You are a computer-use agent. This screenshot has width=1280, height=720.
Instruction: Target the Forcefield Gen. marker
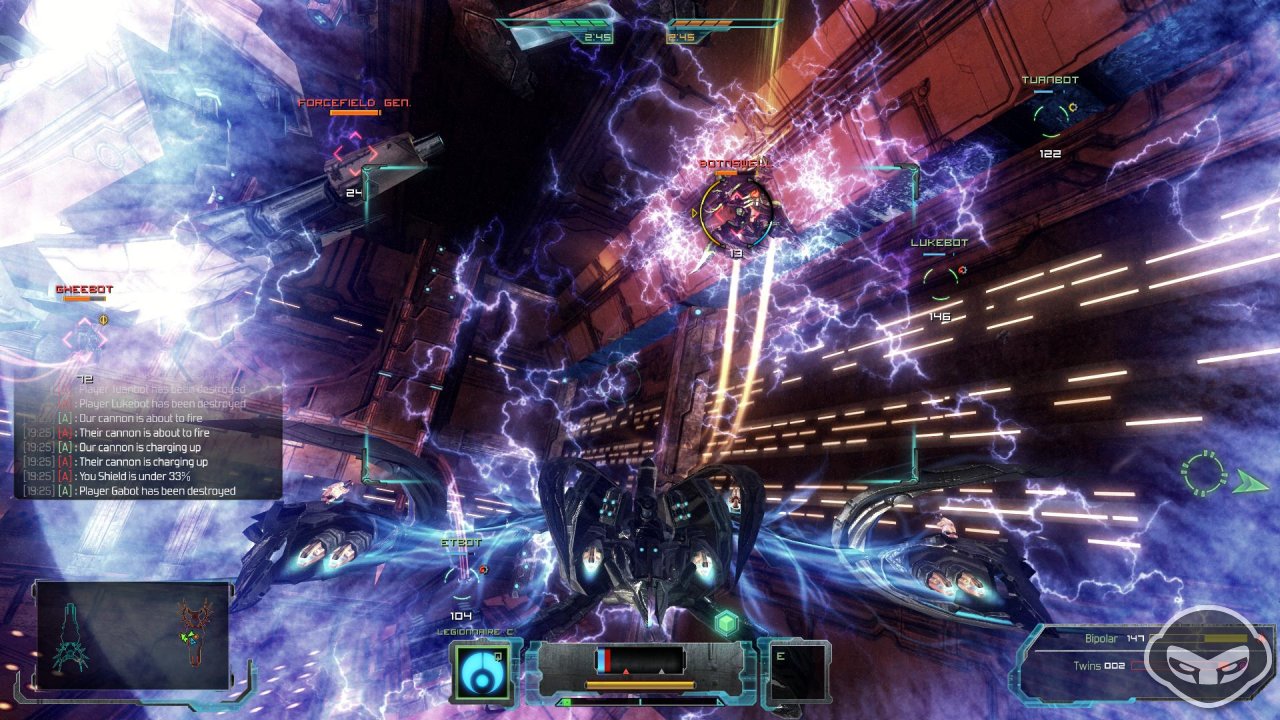(x=354, y=153)
